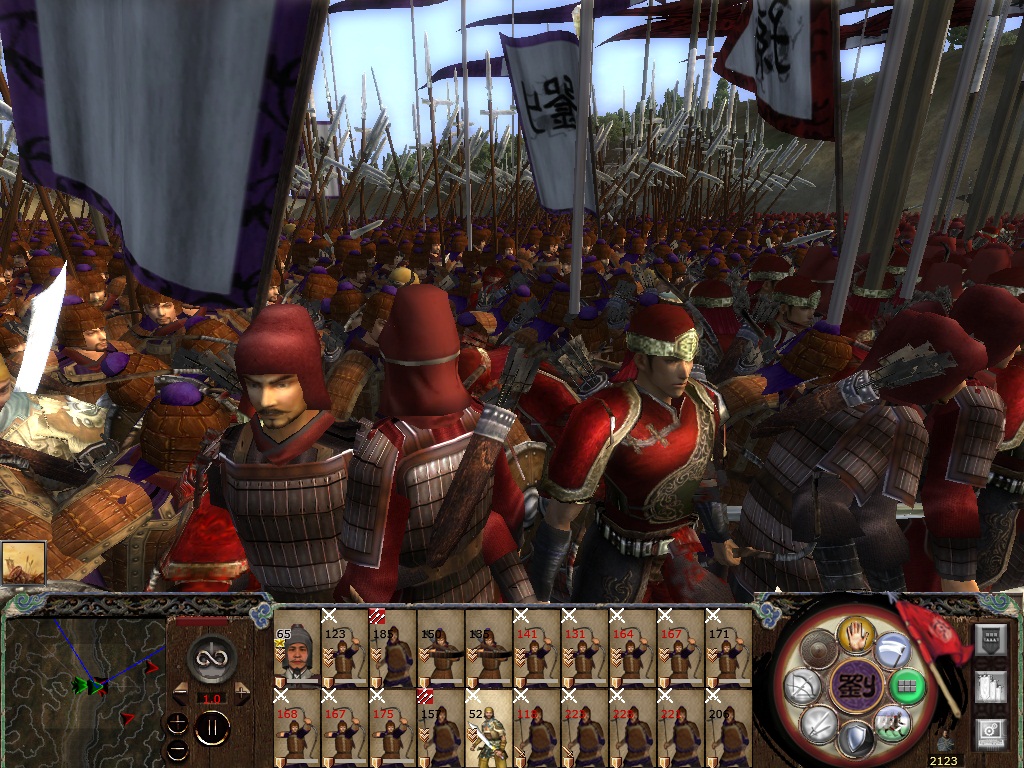The height and width of the screenshot is (768, 1024).
Task: Toggle the infinity battle speed button
Action: [211, 658]
